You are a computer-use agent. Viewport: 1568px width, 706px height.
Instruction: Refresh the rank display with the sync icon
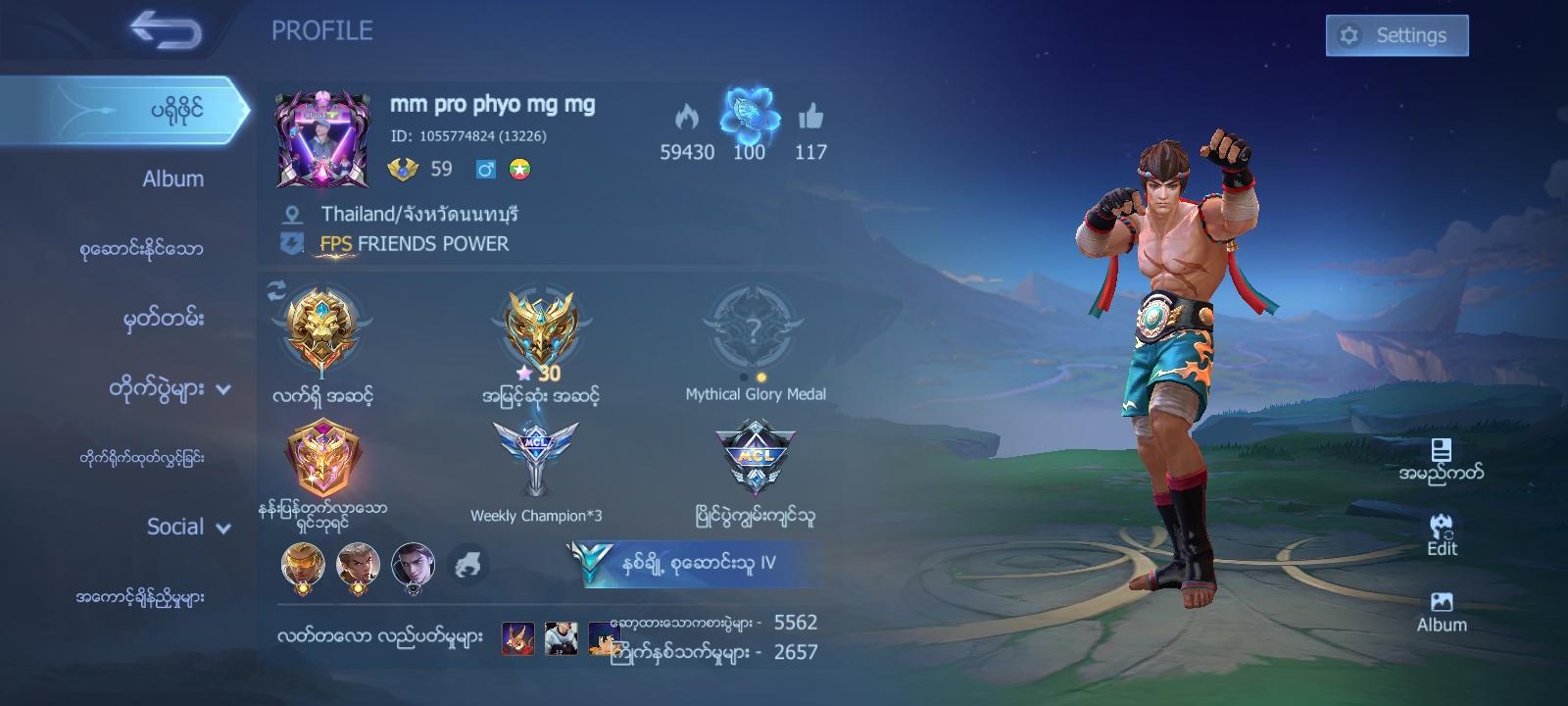coord(275,287)
